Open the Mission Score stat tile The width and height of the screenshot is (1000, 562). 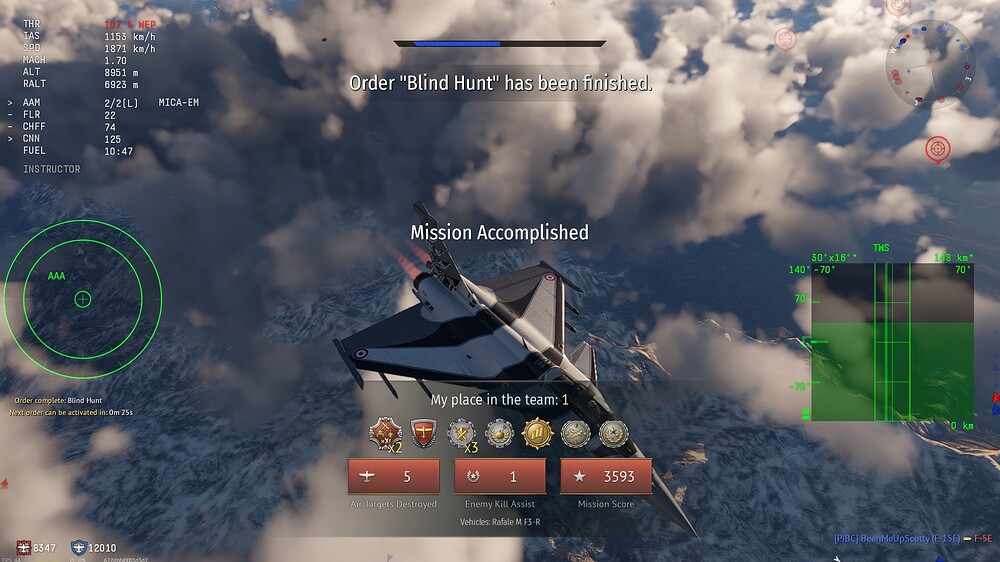606,477
